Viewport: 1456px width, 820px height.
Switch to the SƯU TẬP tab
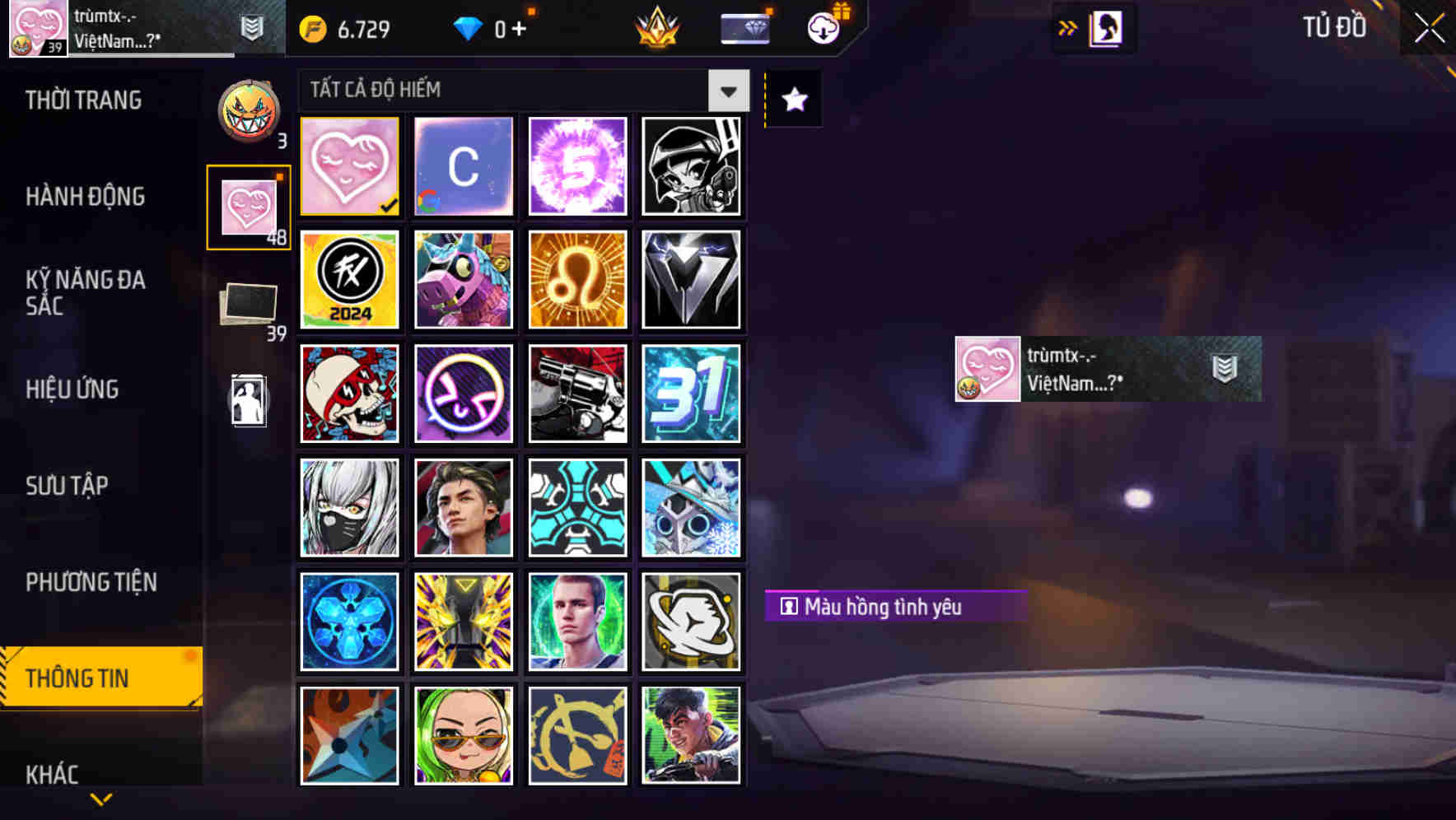(x=68, y=486)
